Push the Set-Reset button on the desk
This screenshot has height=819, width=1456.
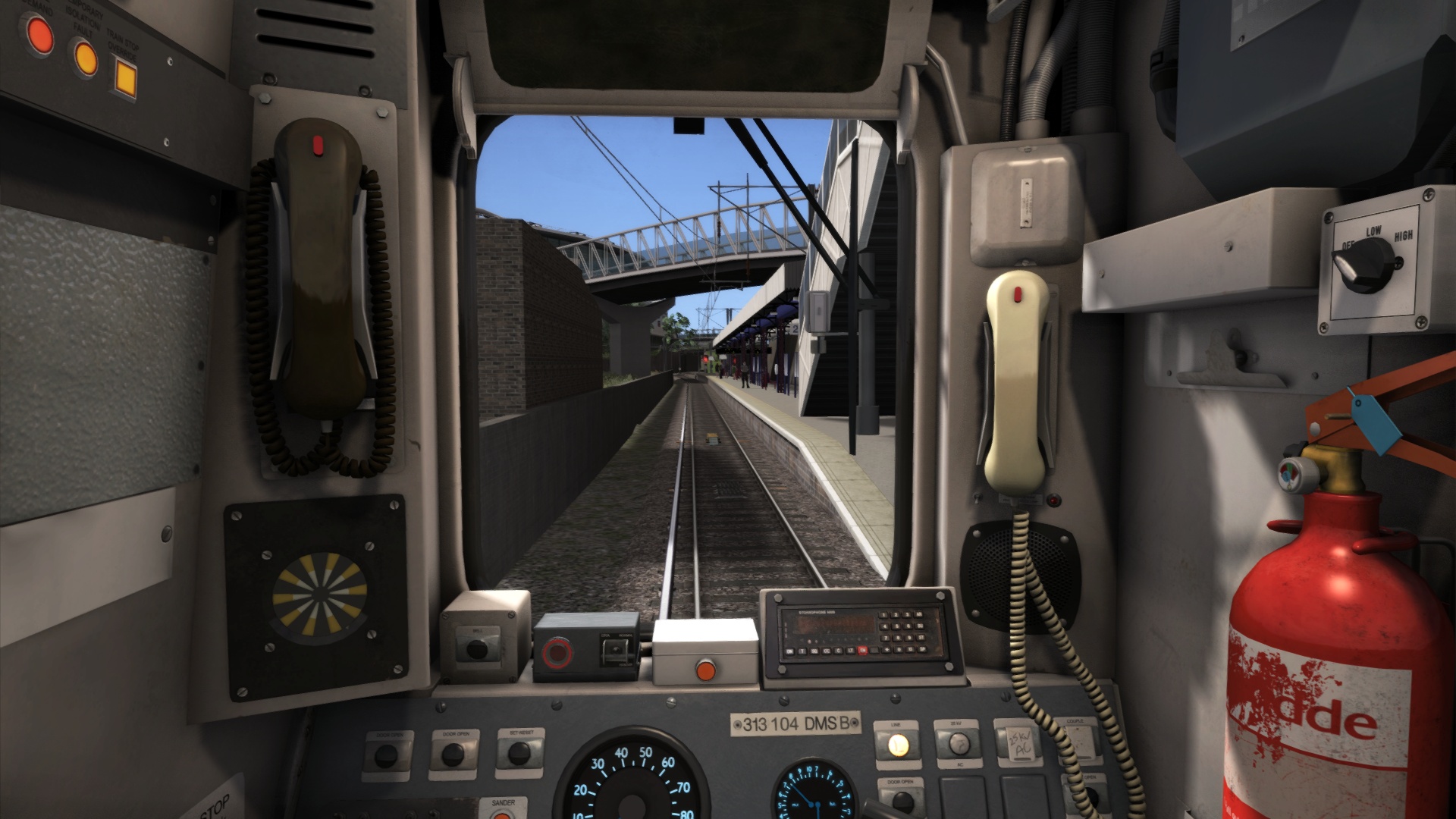519,754
